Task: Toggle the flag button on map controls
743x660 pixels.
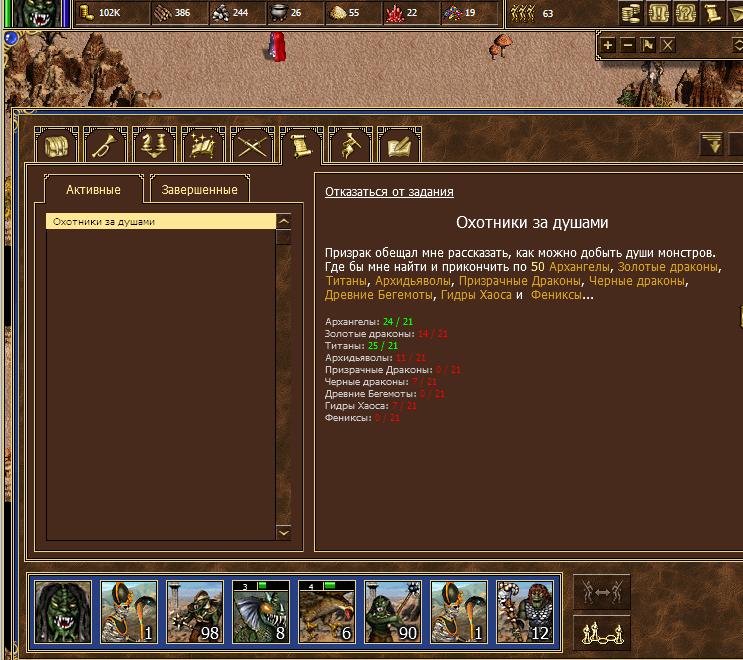Action: (648, 45)
